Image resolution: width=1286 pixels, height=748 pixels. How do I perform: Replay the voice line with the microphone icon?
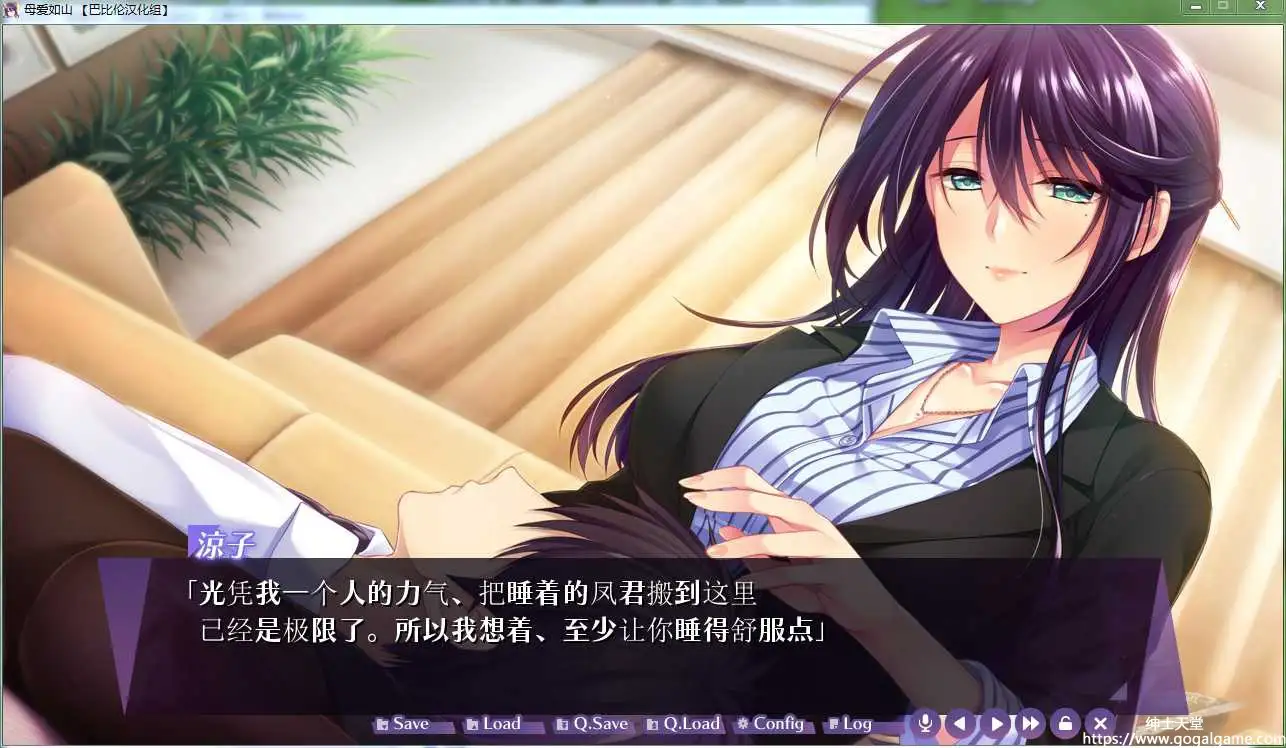pyautogui.click(x=927, y=722)
